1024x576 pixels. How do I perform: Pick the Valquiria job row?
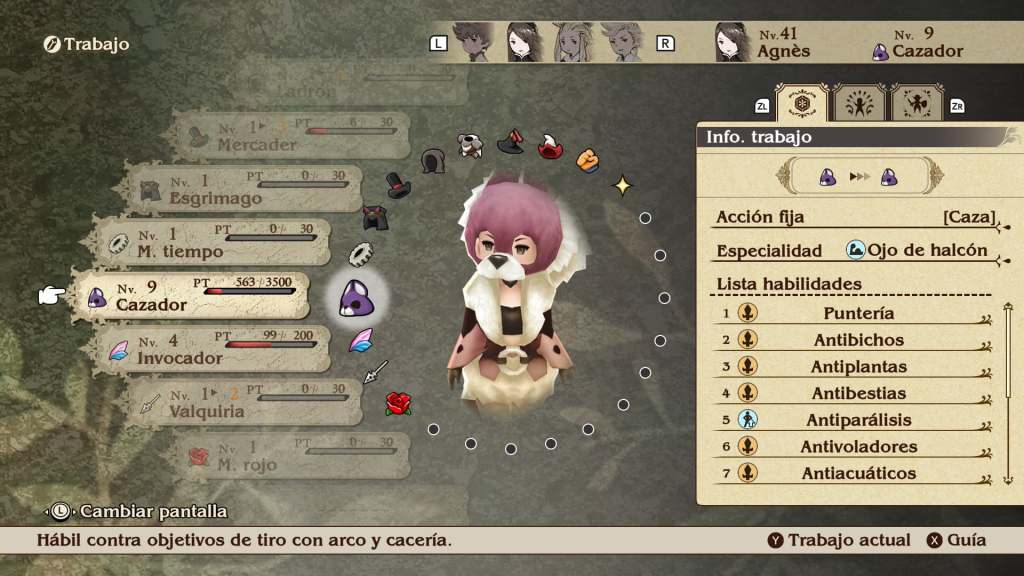coord(244,403)
